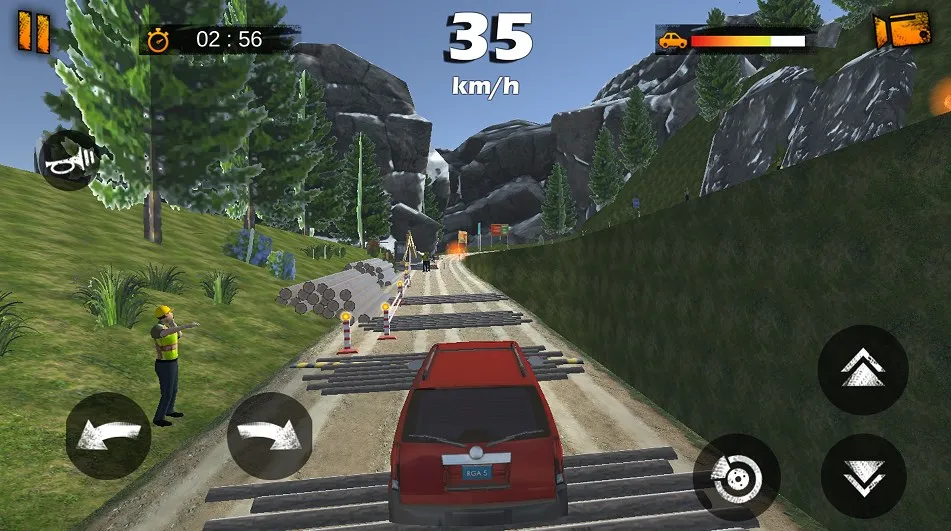Steer left with the left arrow button
This screenshot has height=531, width=951.
pos(108,436)
